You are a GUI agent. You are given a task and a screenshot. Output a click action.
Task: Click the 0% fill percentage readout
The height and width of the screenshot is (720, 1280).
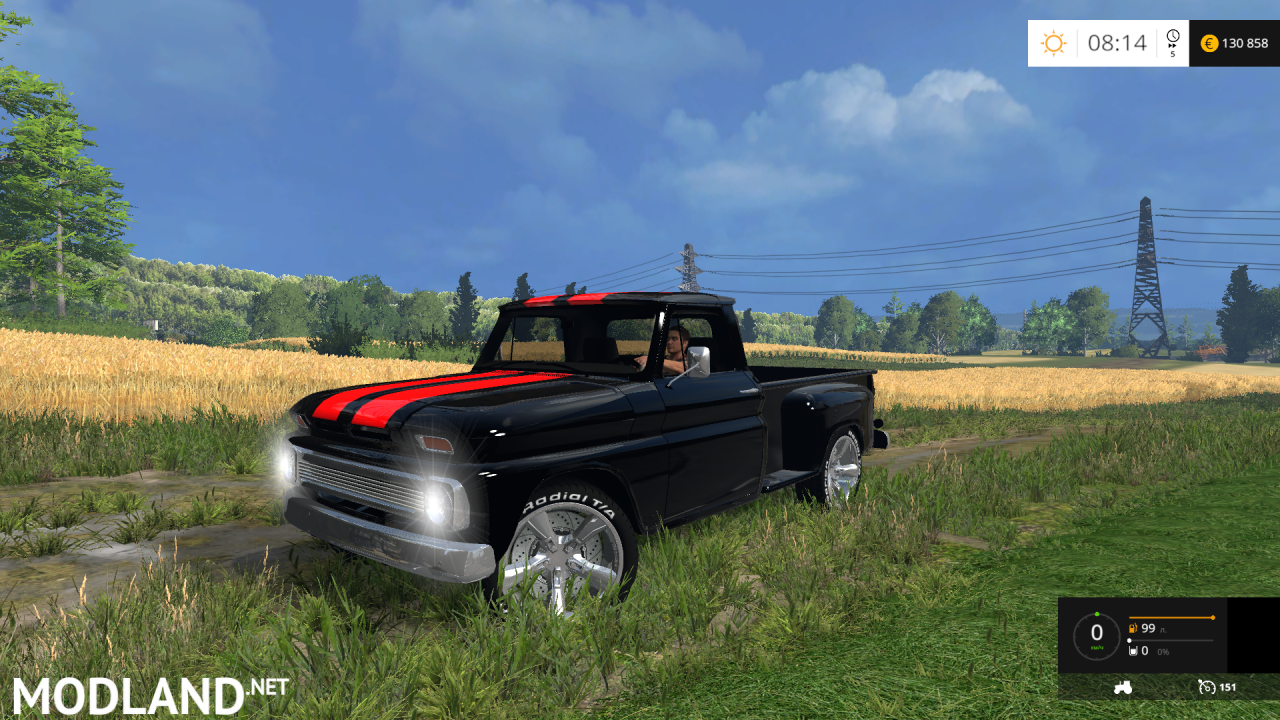tap(1163, 652)
